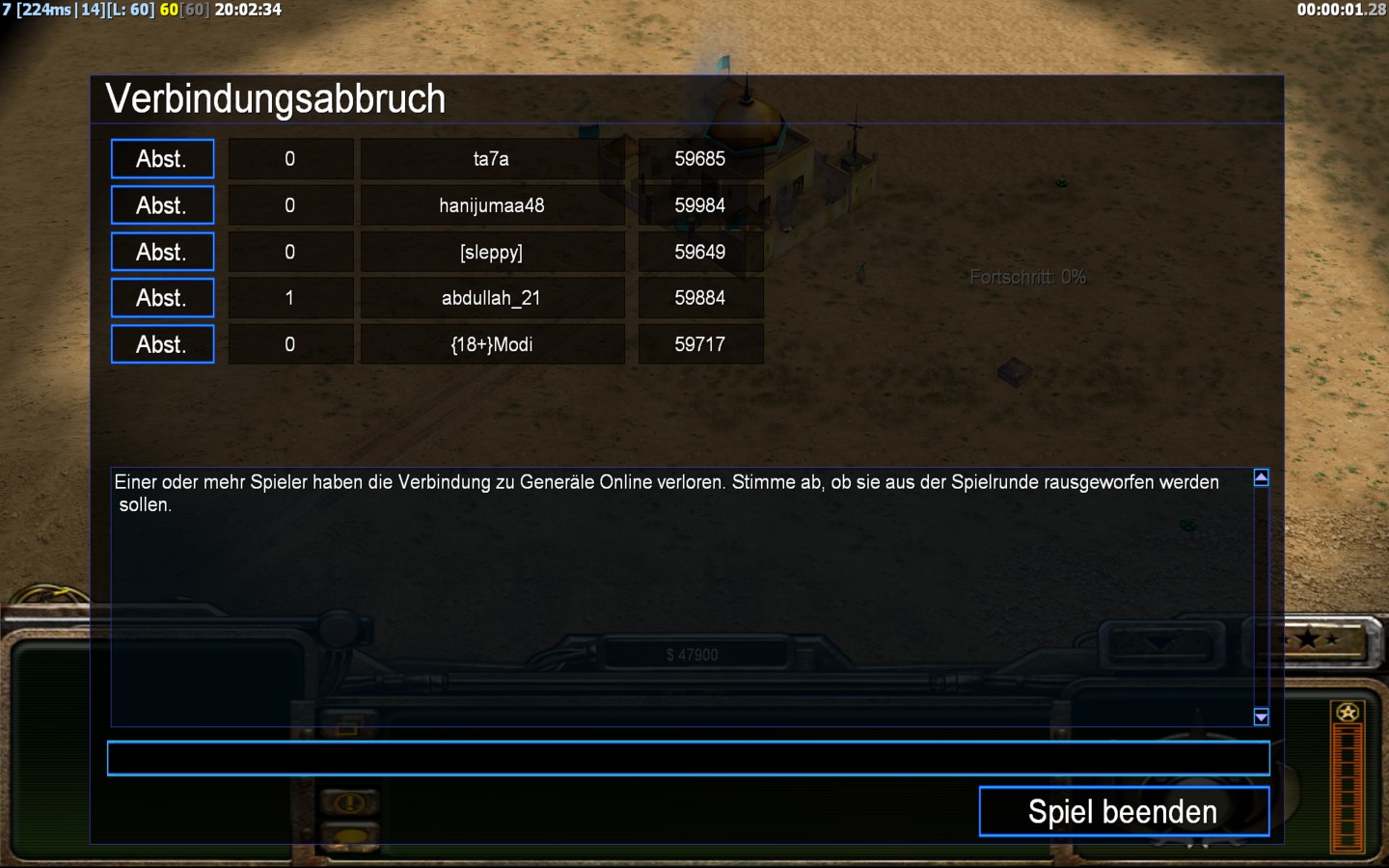This screenshot has width=1389, height=868.
Task: Vote to kick {18+}Modi with Abst. button
Action: point(162,344)
